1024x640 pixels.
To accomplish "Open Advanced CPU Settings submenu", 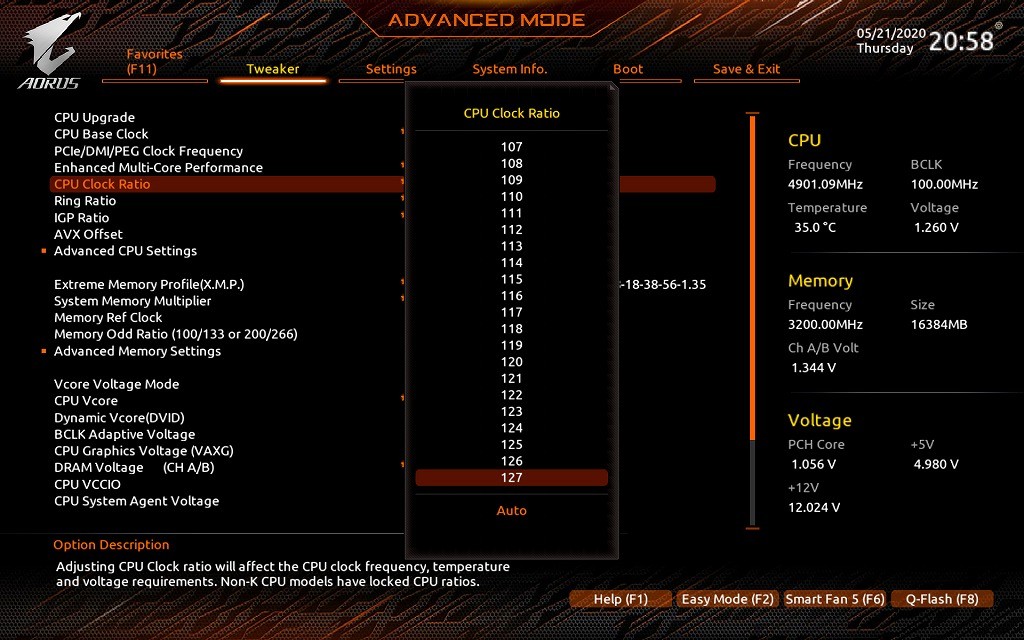I will pos(125,251).
